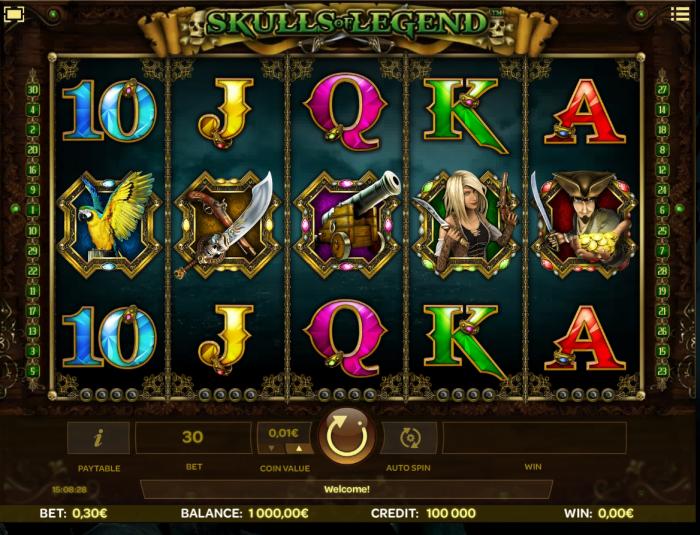Open the paytable info button
The height and width of the screenshot is (535, 700).
pyautogui.click(x=98, y=437)
